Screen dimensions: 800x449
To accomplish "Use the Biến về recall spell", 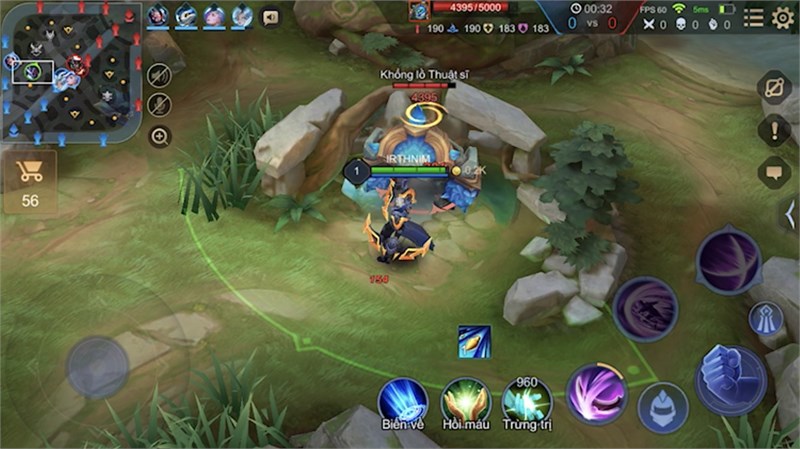I will [402, 400].
